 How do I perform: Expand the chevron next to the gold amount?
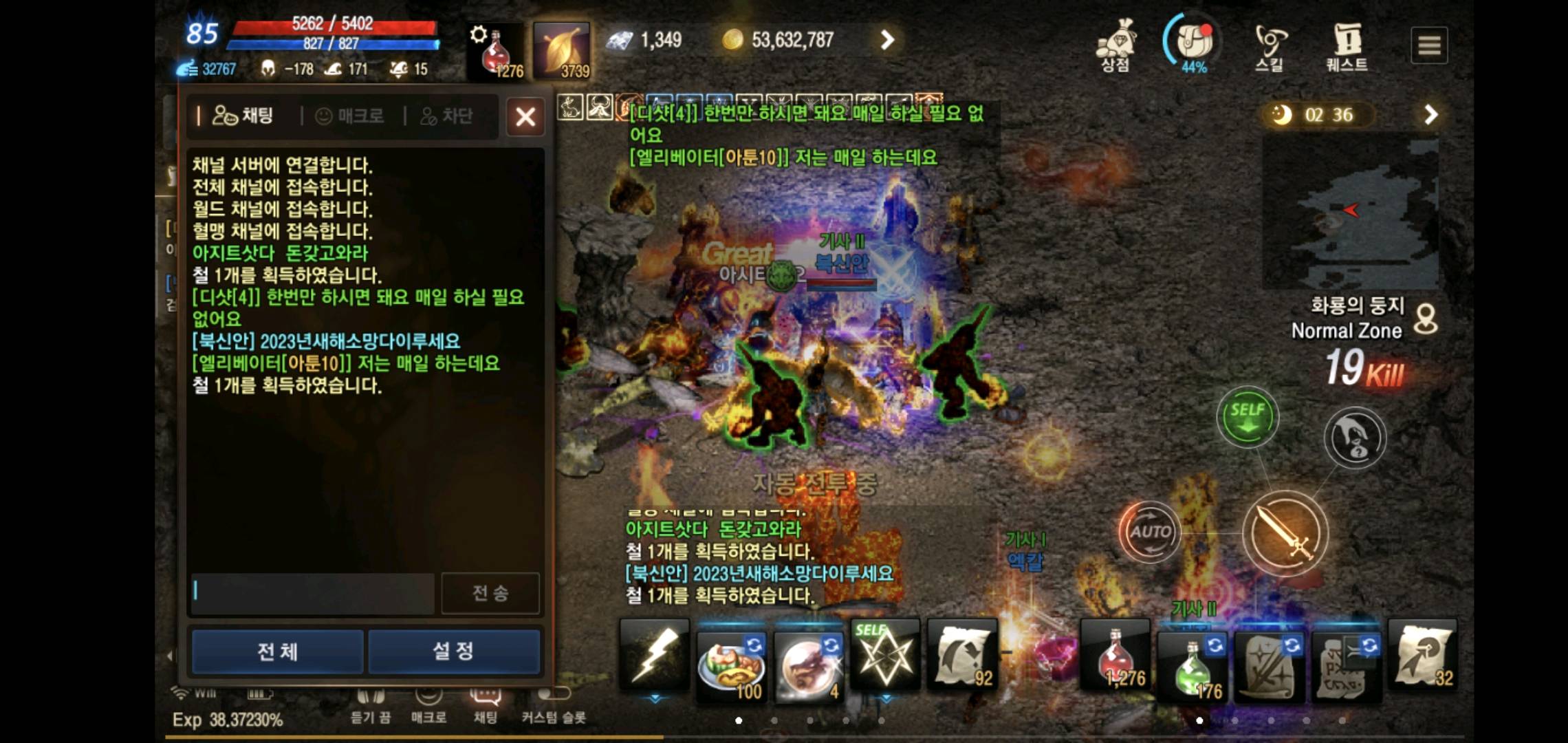(887, 39)
